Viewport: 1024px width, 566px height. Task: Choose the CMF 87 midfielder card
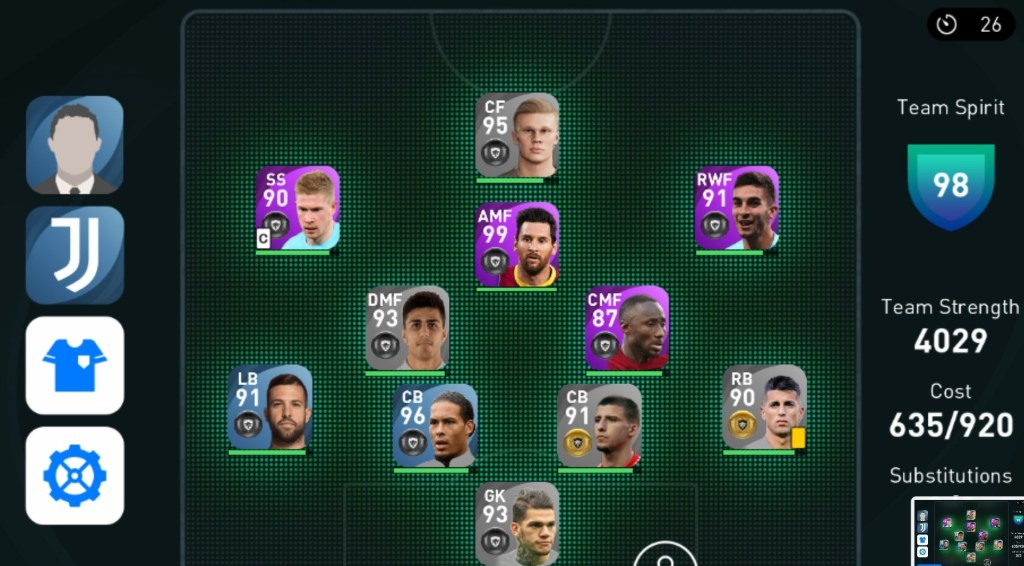[627, 328]
